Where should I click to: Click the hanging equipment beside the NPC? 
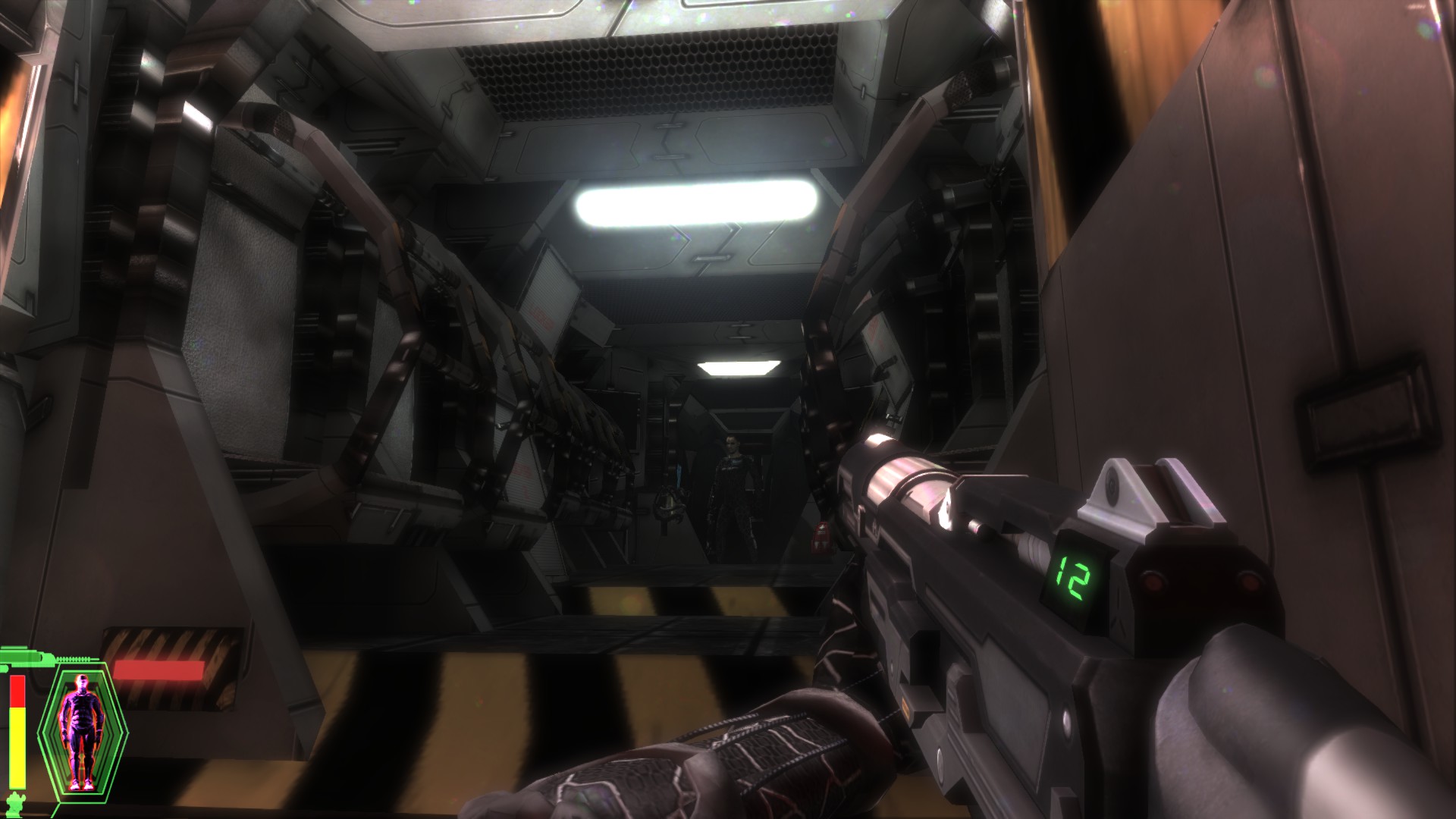coord(669,504)
